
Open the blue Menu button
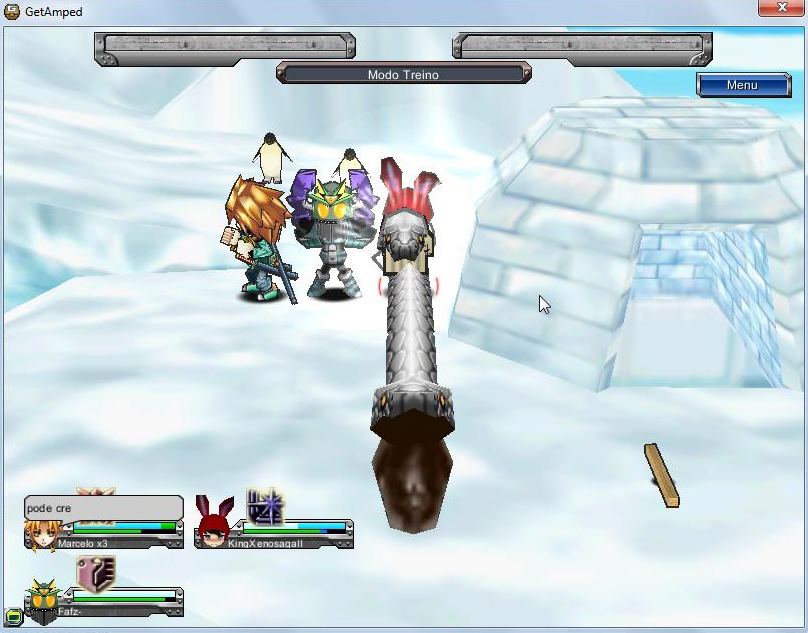[742, 85]
